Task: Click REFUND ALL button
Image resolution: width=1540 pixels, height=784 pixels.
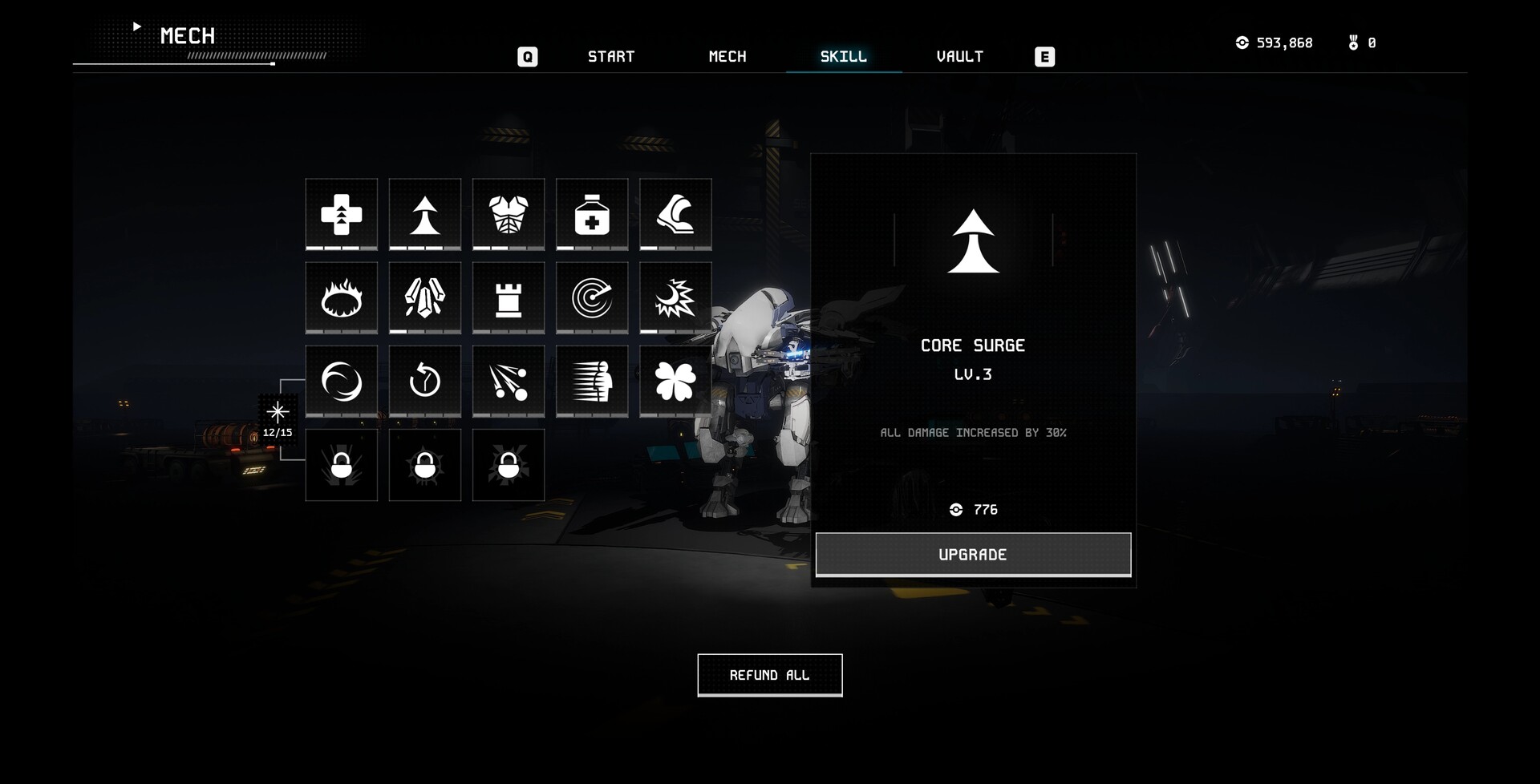Action: [769, 675]
